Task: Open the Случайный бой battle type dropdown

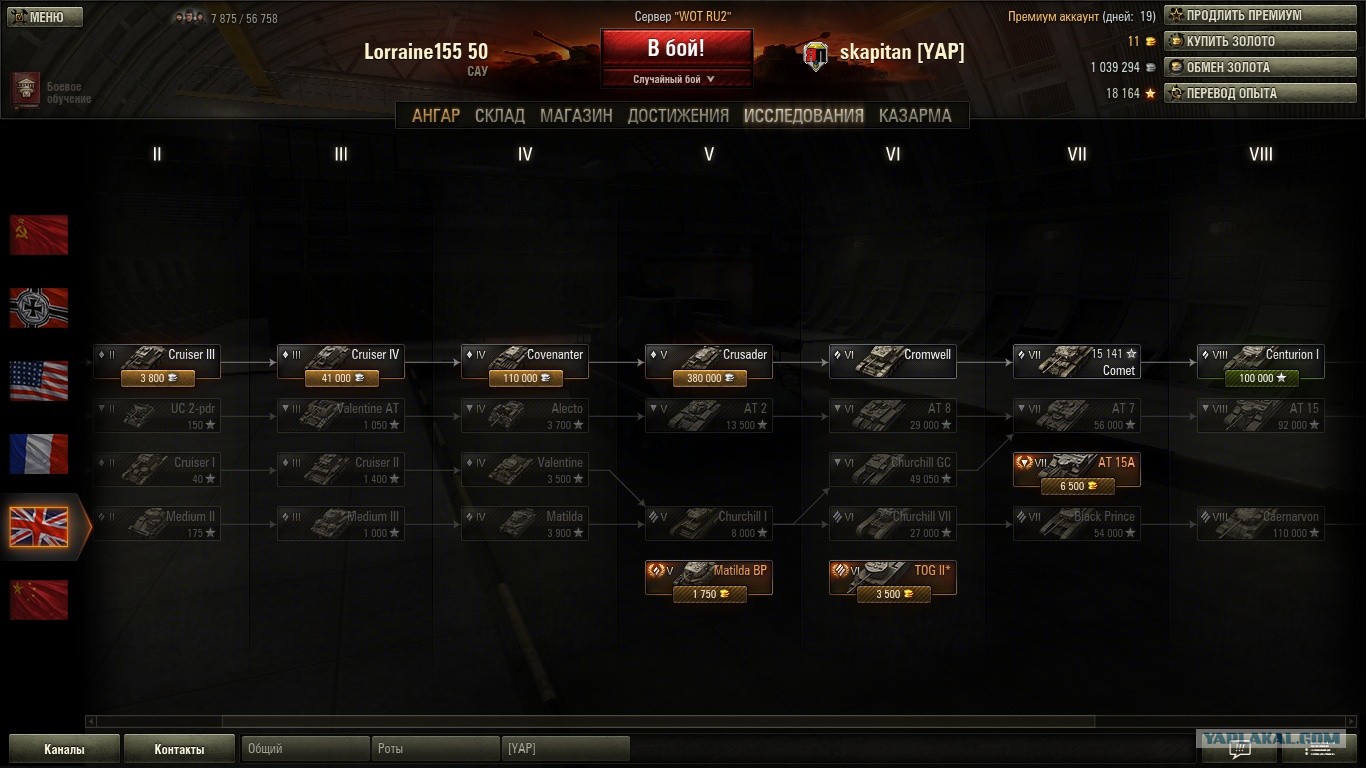Action: click(676, 79)
